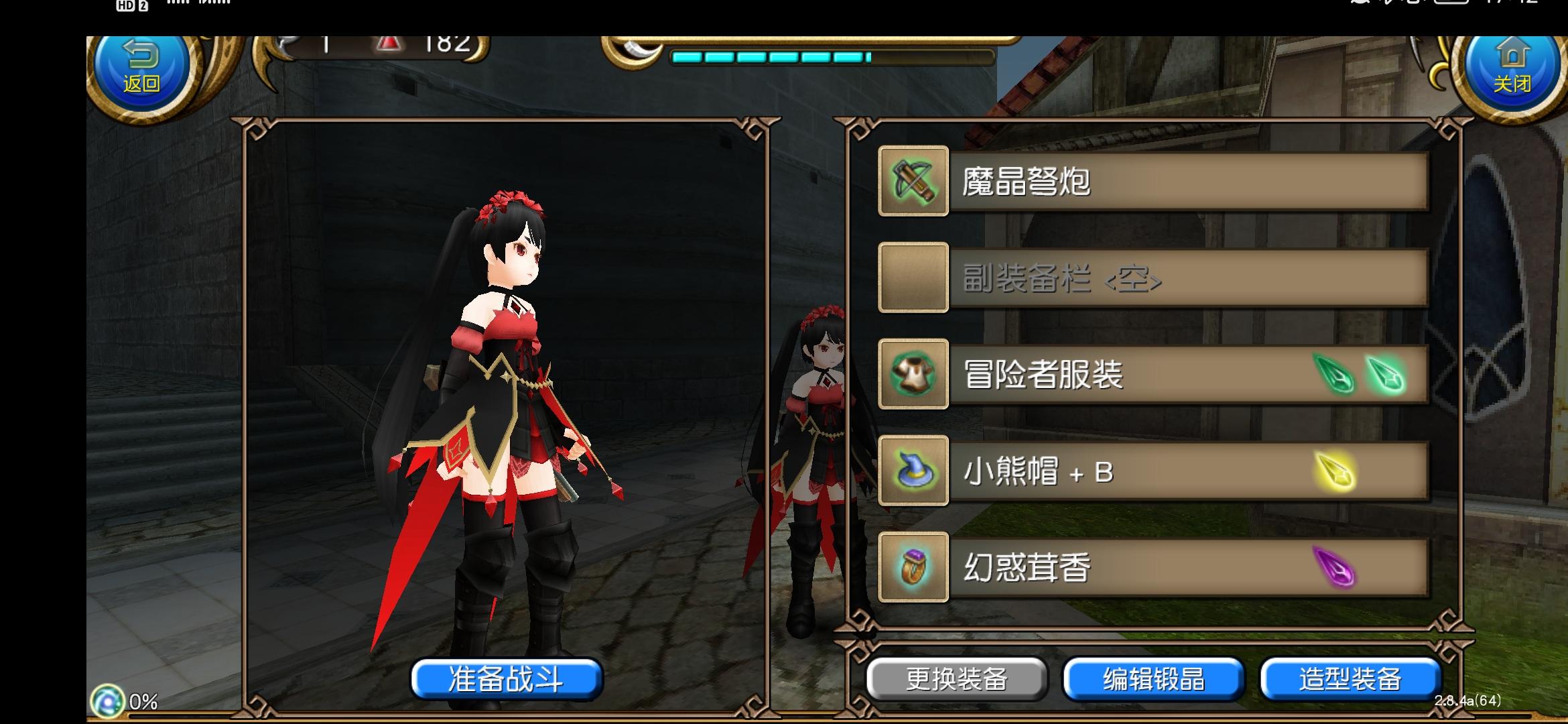Select the 魔晶弩炮 crossbow weapon icon
Viewport: 1568px width, 724px height.
[913, 182]
